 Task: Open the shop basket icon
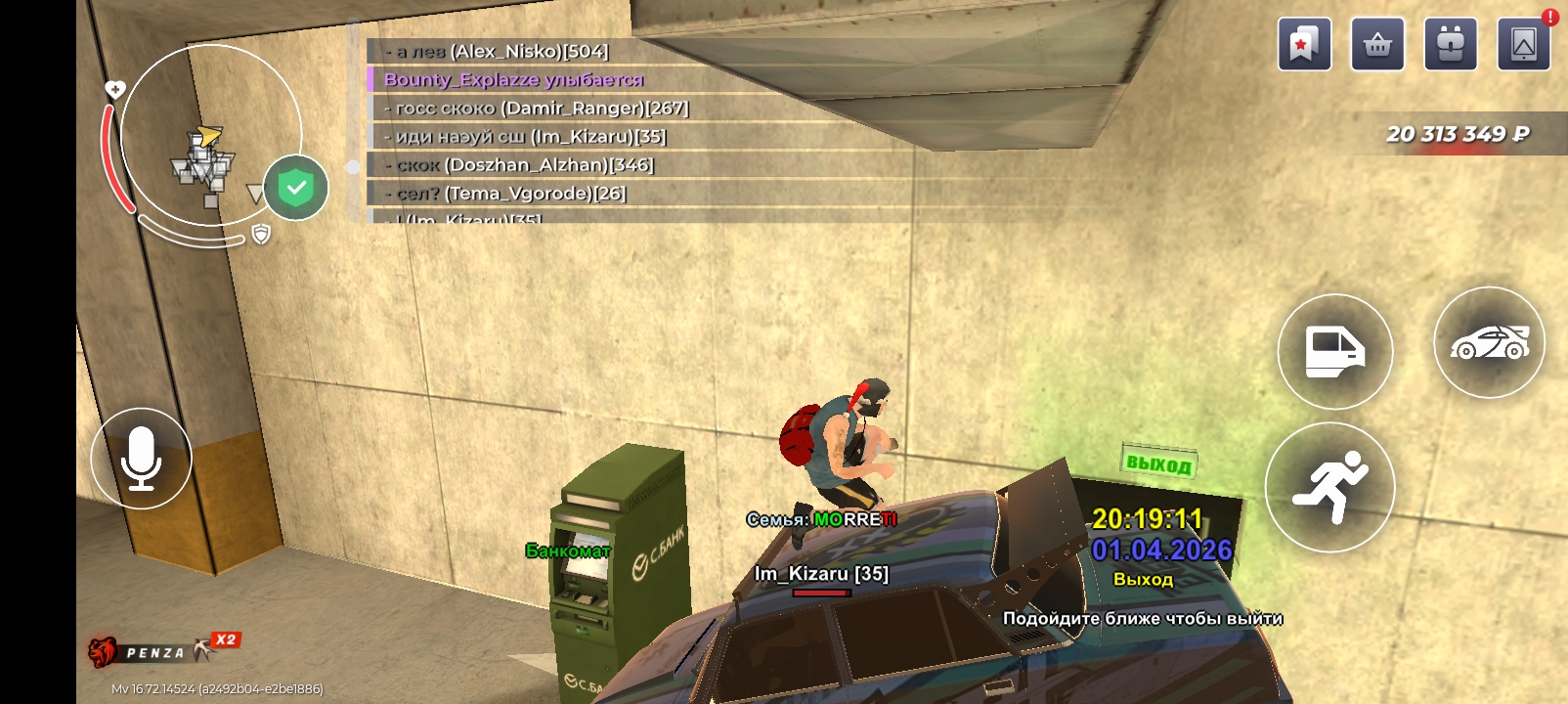(1377, 45)
